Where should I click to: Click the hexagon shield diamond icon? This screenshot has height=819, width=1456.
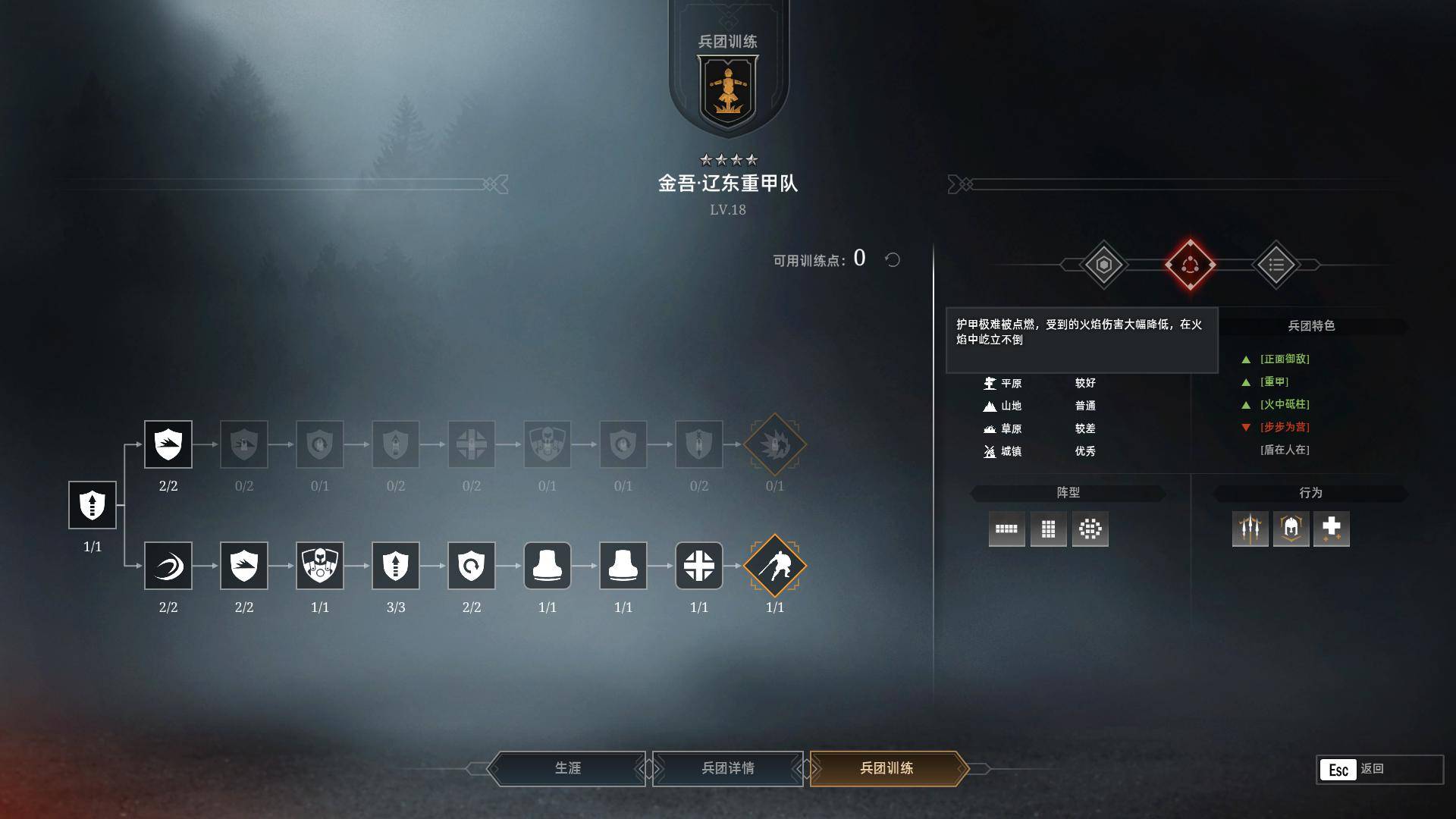point(1103,265)
